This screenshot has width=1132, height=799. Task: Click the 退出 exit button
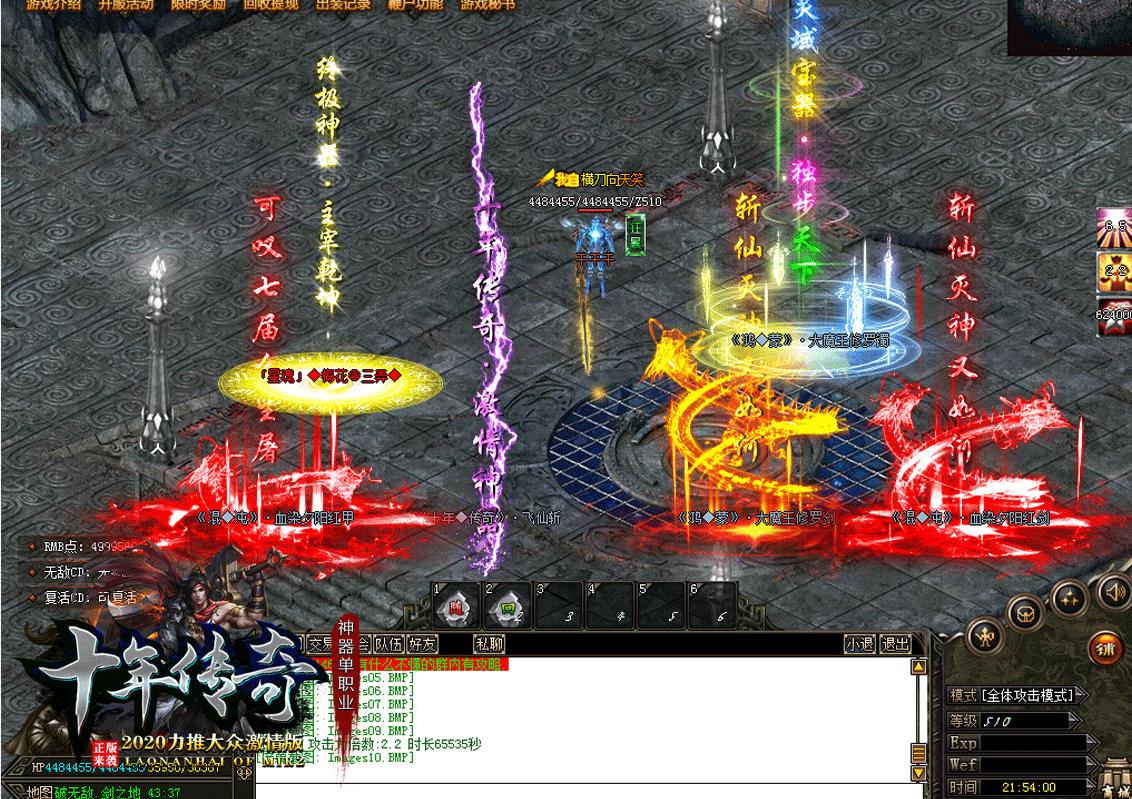click(895, 645)
